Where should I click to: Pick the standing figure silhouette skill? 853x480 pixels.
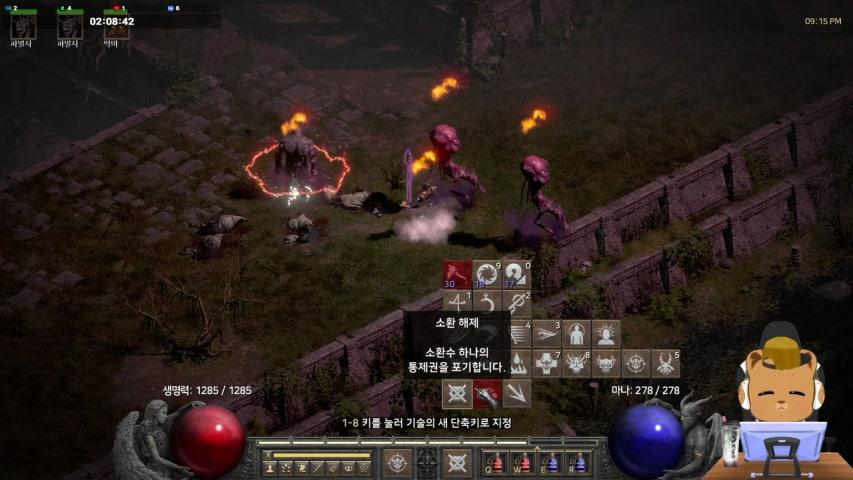click(576, 334)
